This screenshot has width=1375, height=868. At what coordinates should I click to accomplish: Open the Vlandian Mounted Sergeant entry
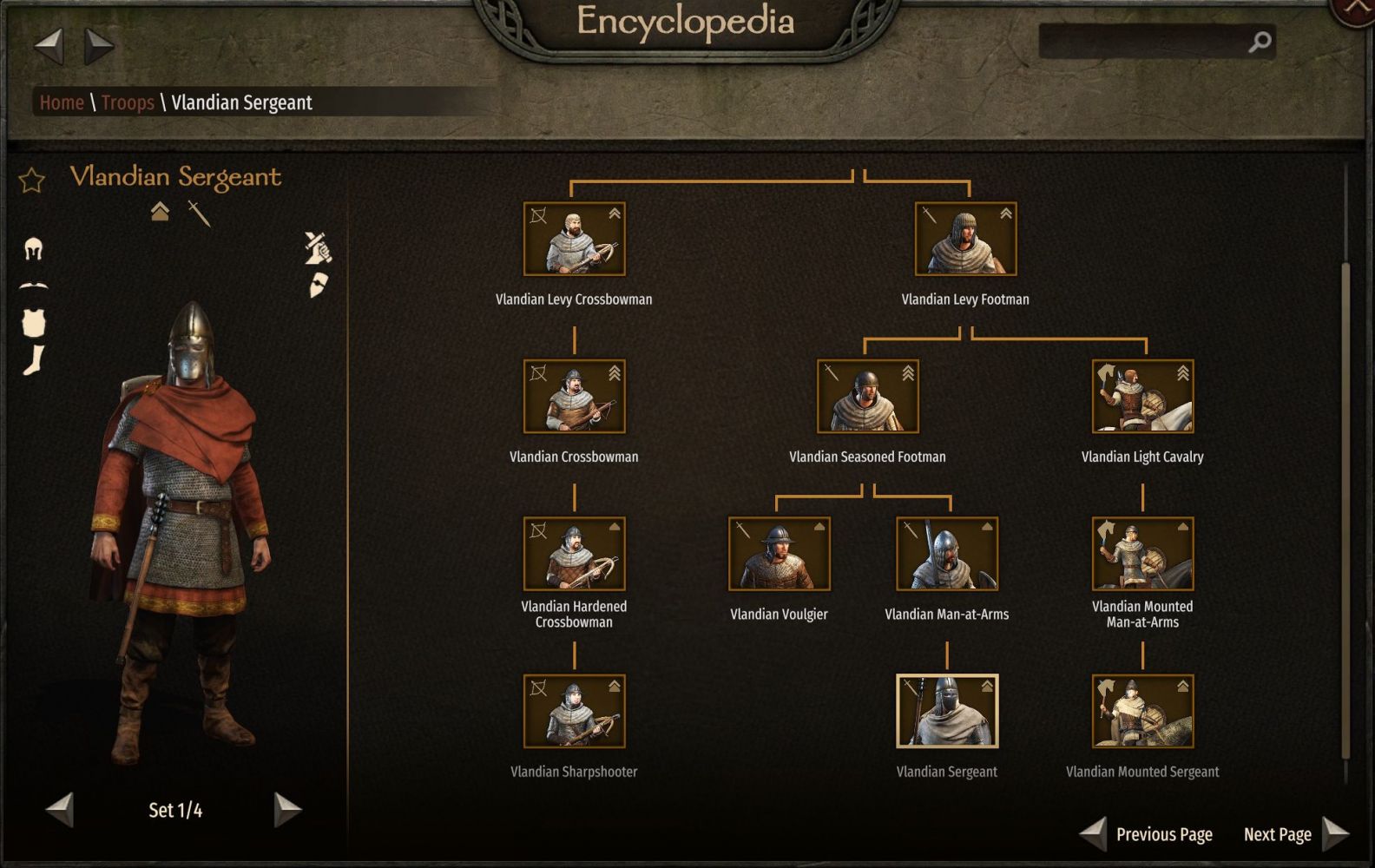coord(1142,711)
